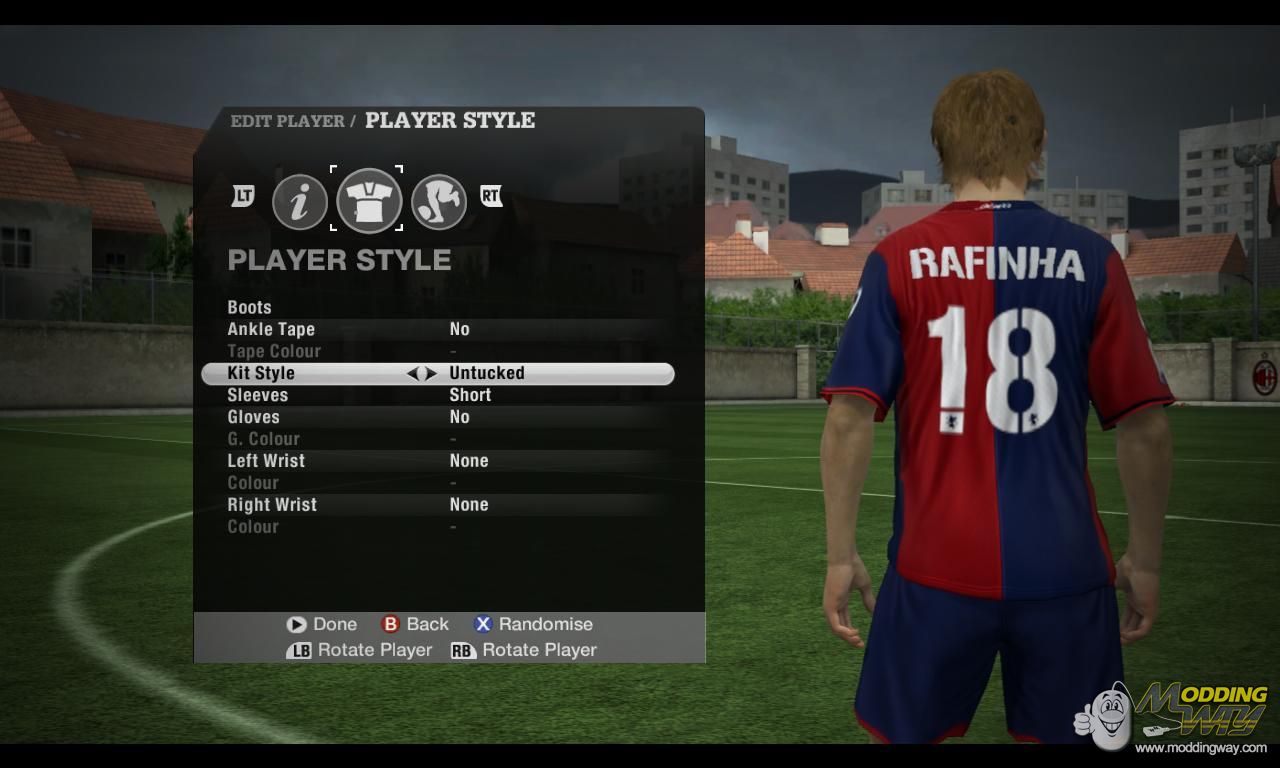The height and width of the screenshot is (768, 1280).
Task: Select the Boots menu row
Action: [250, 307]
